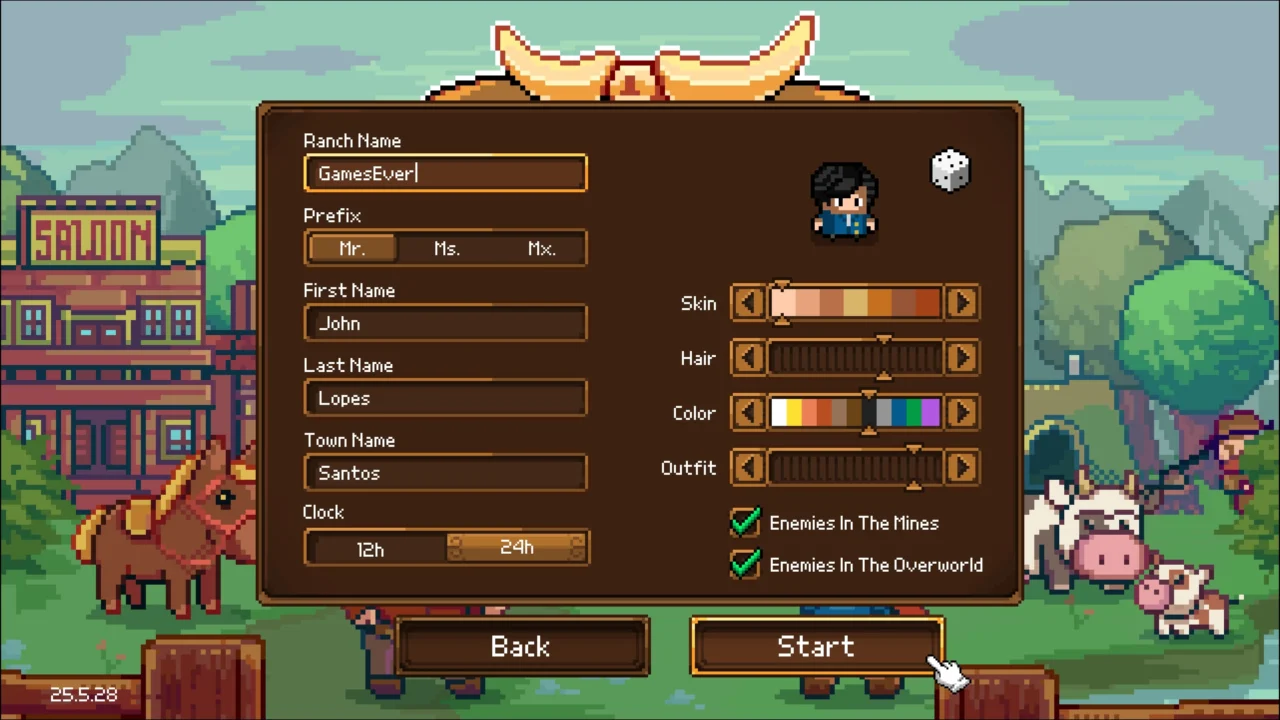This screenshot has width=1280, height=720.
Task: Go to previous Hair style
Action: (x=748, y=358)
